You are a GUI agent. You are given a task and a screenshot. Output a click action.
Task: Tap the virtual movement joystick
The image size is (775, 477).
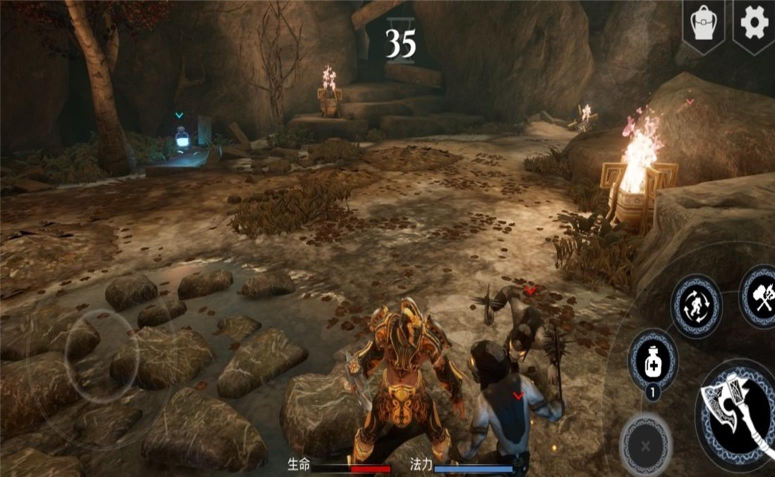pos(95,355)
